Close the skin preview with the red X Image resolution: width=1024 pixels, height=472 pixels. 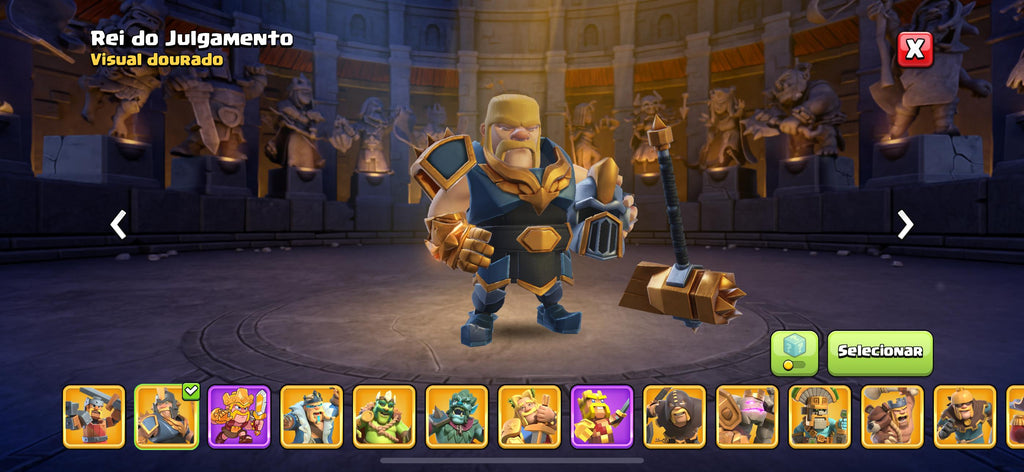[x=914, y=49]
